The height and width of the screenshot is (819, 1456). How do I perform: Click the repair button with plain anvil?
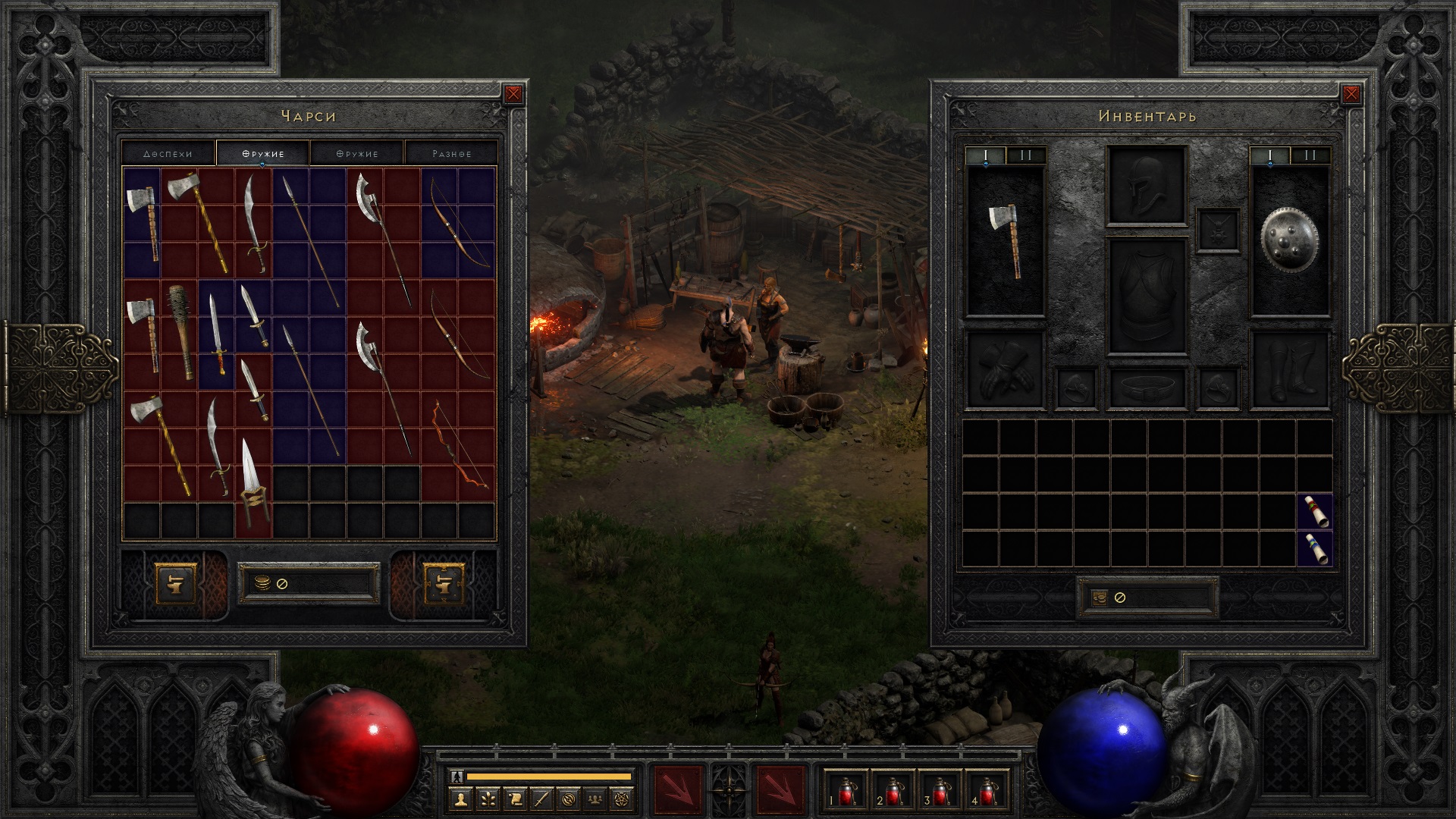174,584
